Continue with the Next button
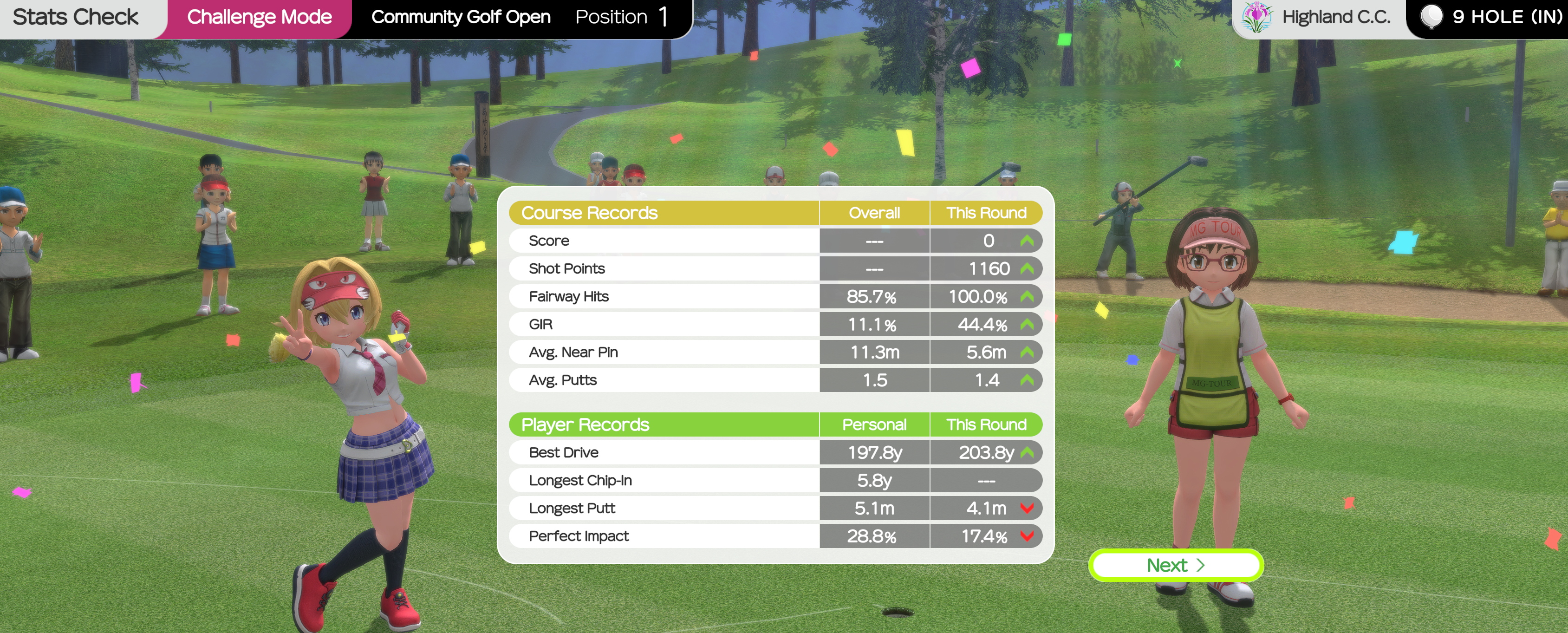Viewport: 1568px width, 633px height. tap(1175, 565)
